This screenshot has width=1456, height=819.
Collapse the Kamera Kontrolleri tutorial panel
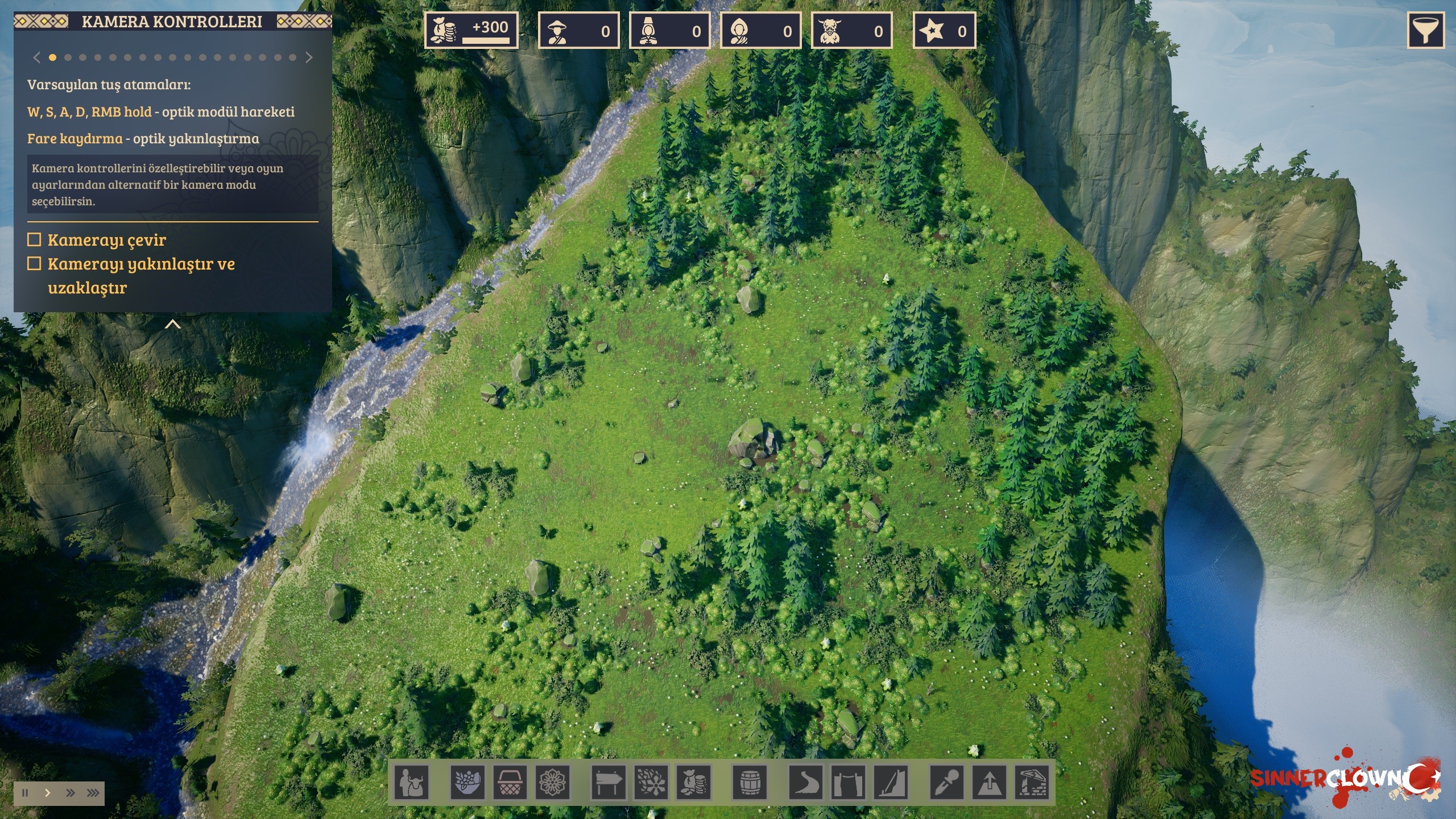pos(172,324)
